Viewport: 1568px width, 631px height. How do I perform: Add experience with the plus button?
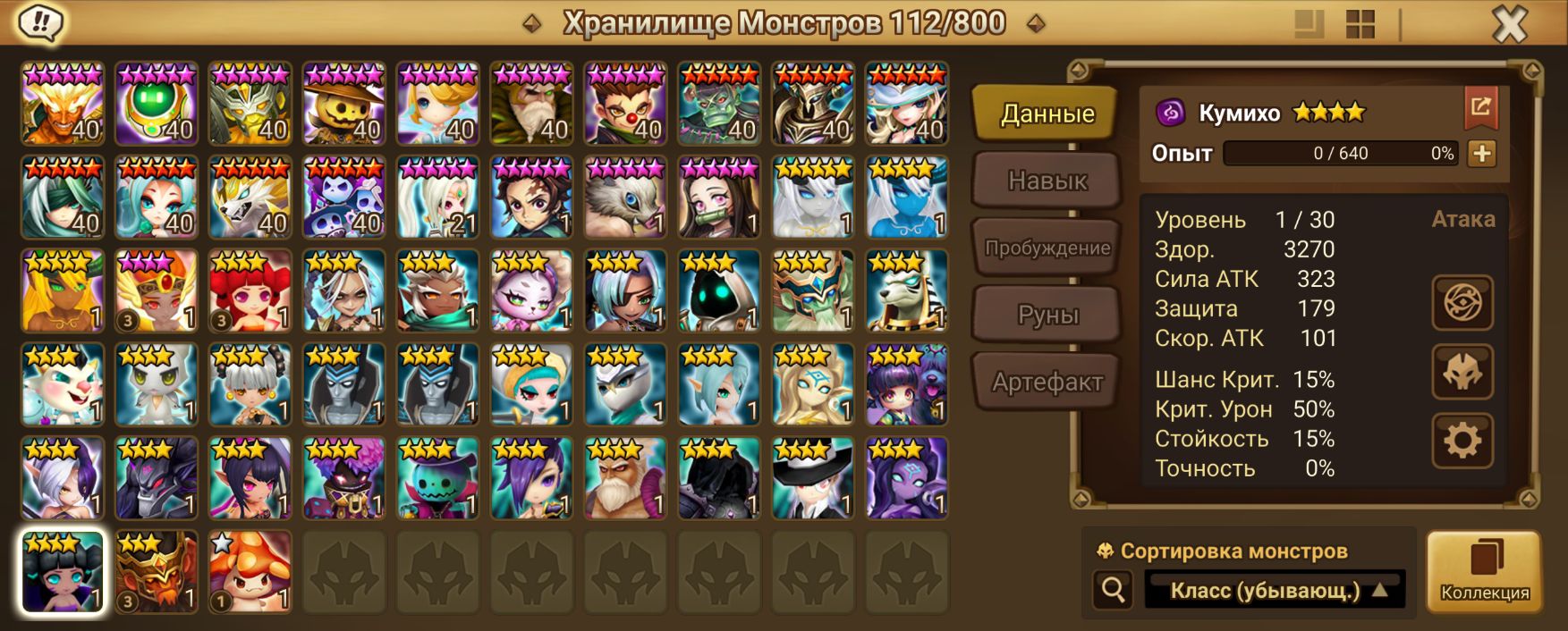click(x=1481, y=153)
